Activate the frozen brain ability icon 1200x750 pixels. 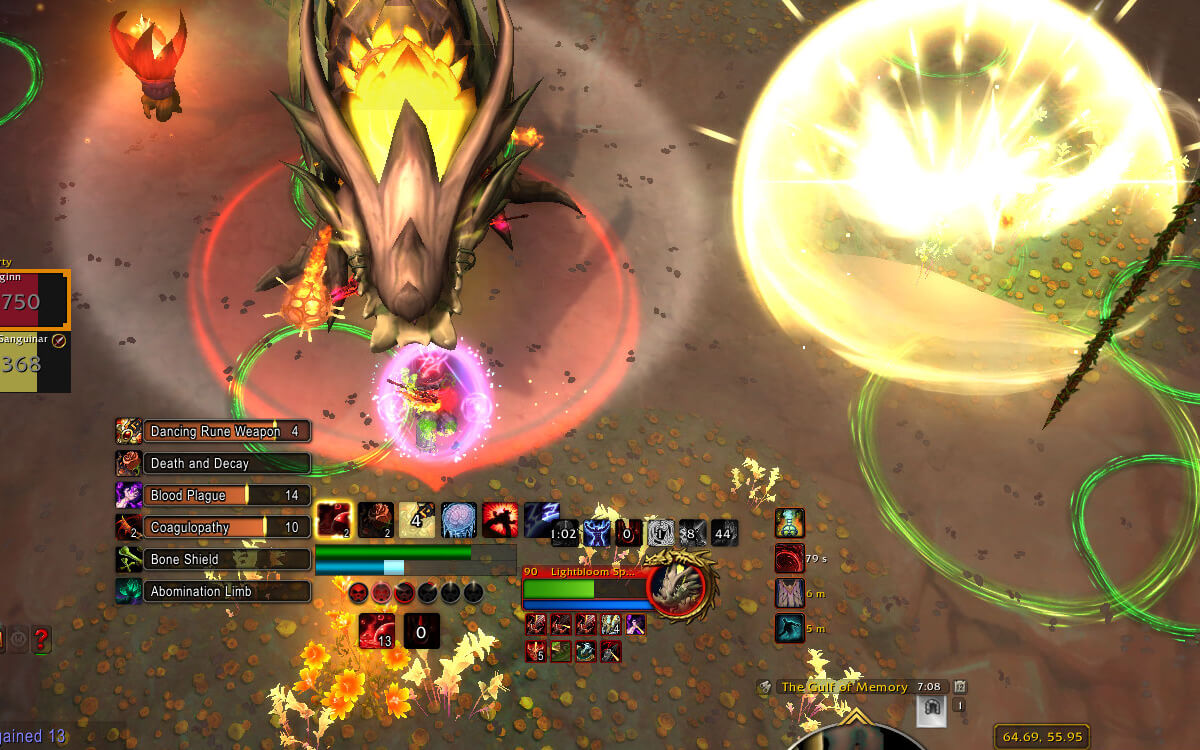click(x=459, y=520)
